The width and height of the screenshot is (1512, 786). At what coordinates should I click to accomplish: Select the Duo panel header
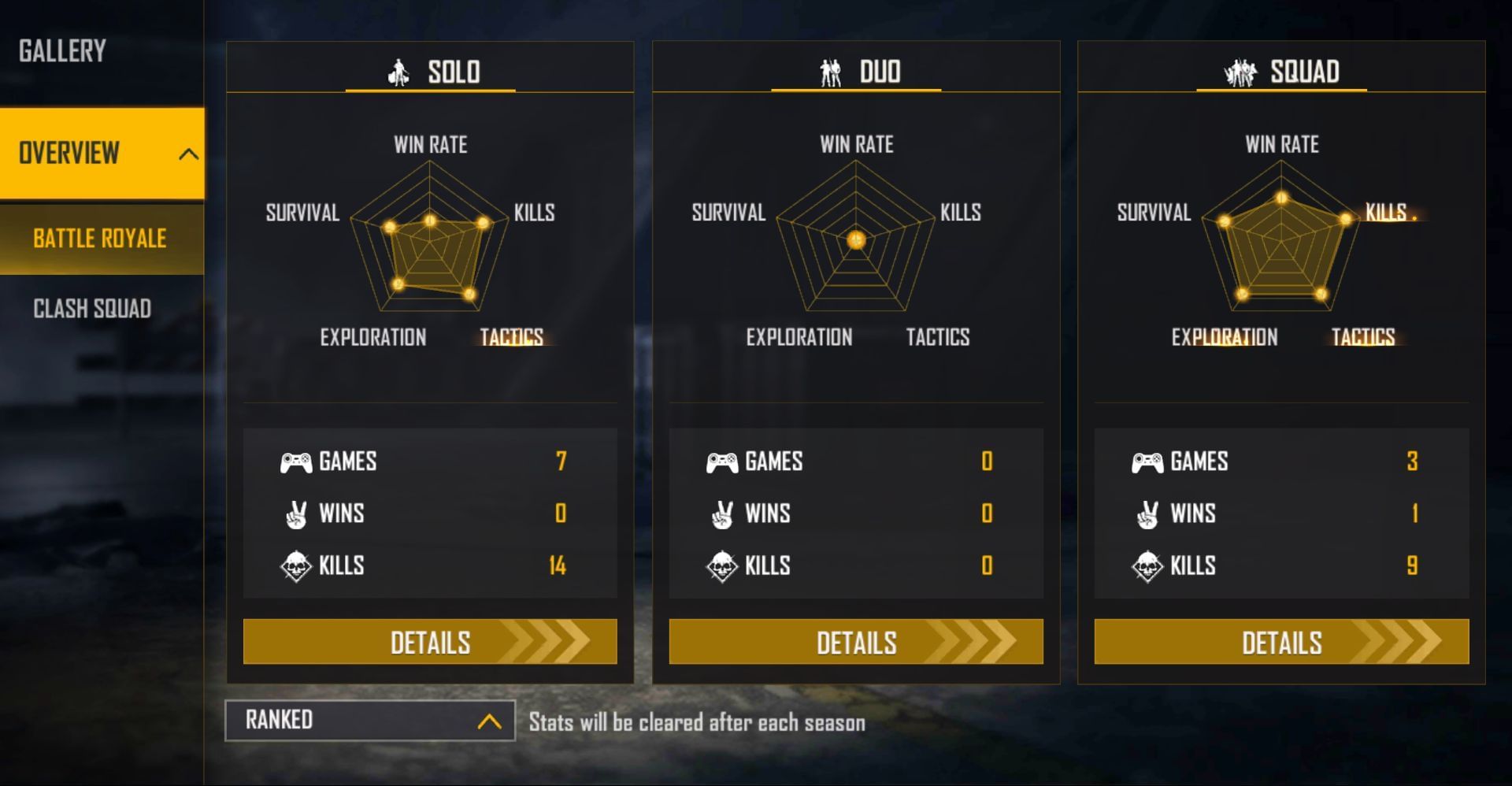point(858,72)
